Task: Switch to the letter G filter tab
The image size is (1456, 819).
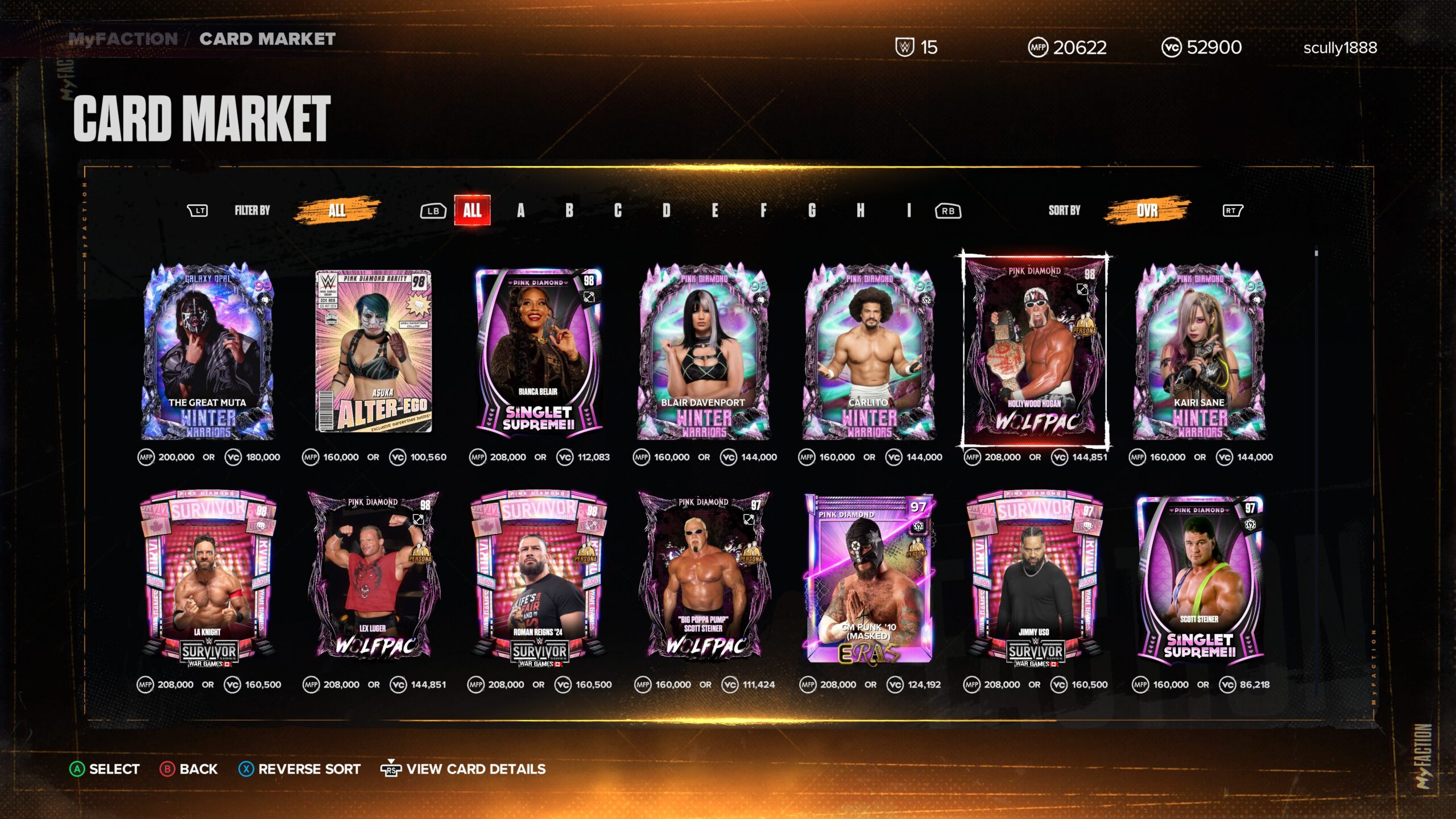Action: tap(813, 210)
